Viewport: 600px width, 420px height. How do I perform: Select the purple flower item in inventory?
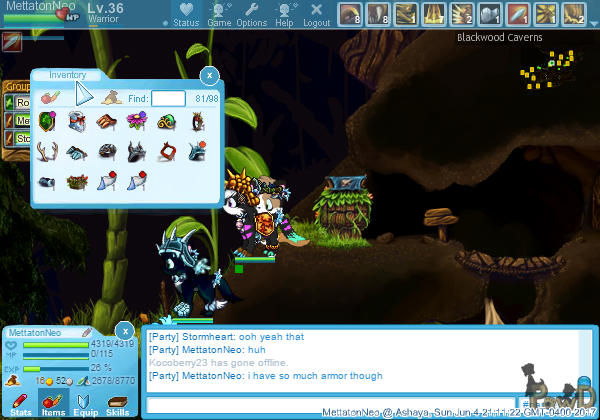136,122
